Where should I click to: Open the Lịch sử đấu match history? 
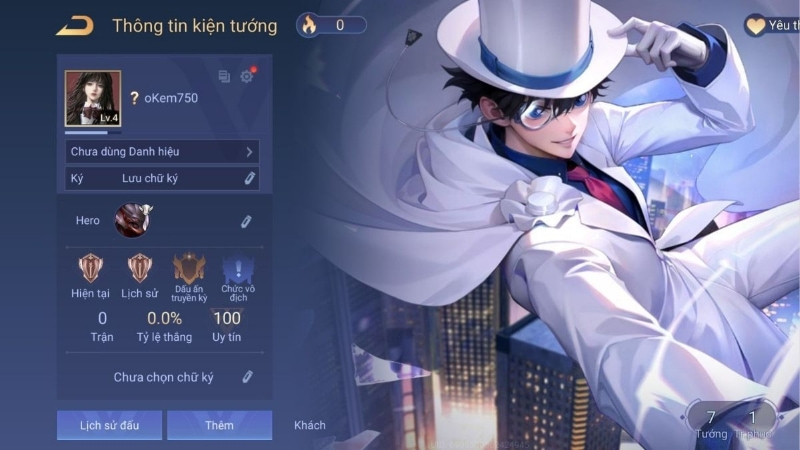click(109, 425)
